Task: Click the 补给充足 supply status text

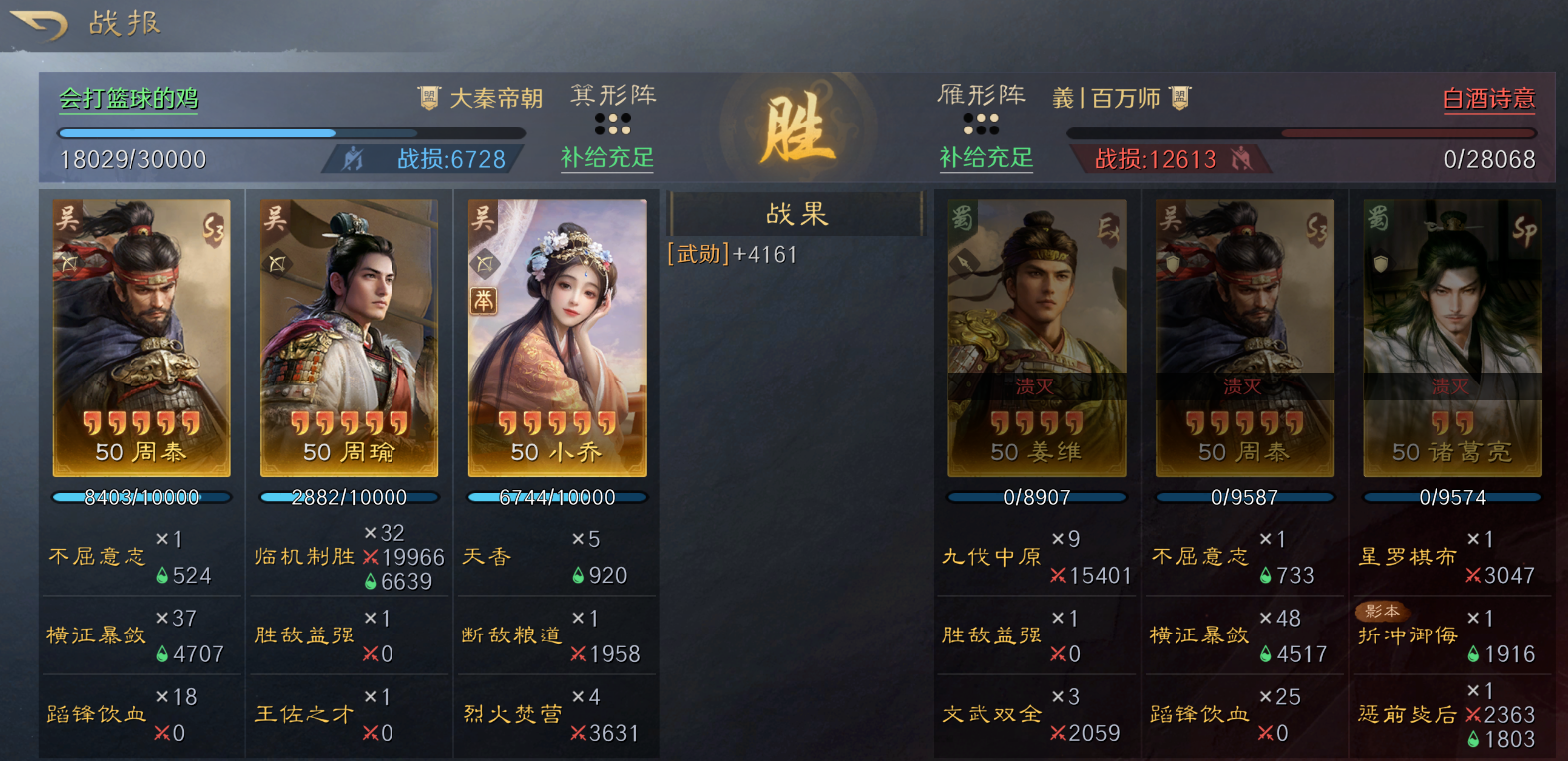Action: 607,159
